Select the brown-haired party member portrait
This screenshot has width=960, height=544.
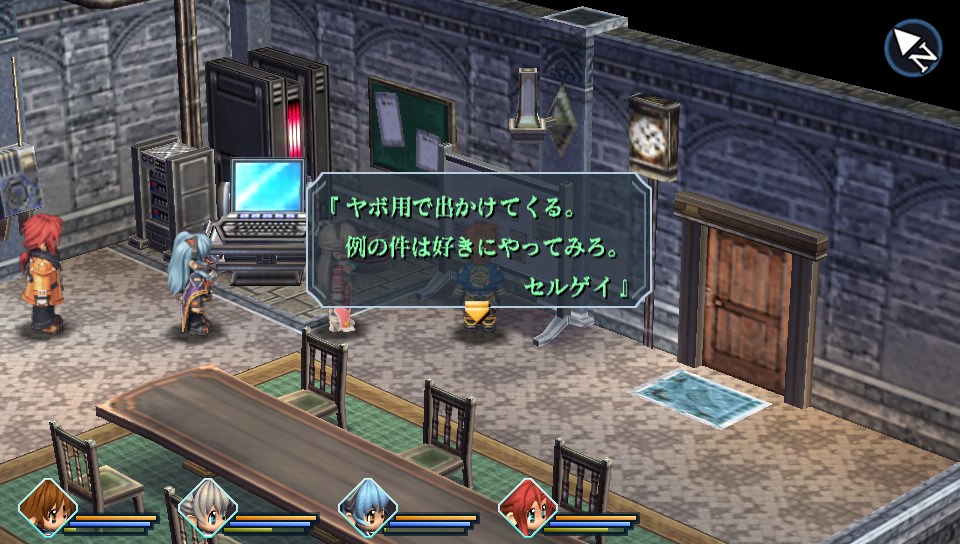tap(46, 511)
